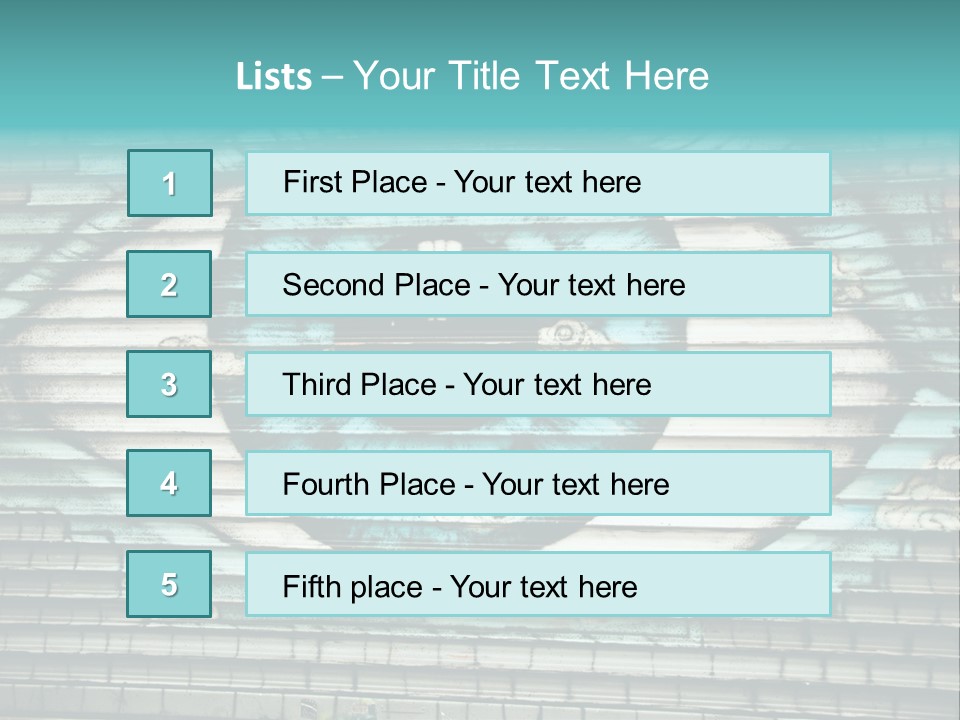
Task: Select the number 1 box
Action: pos(170,183)
